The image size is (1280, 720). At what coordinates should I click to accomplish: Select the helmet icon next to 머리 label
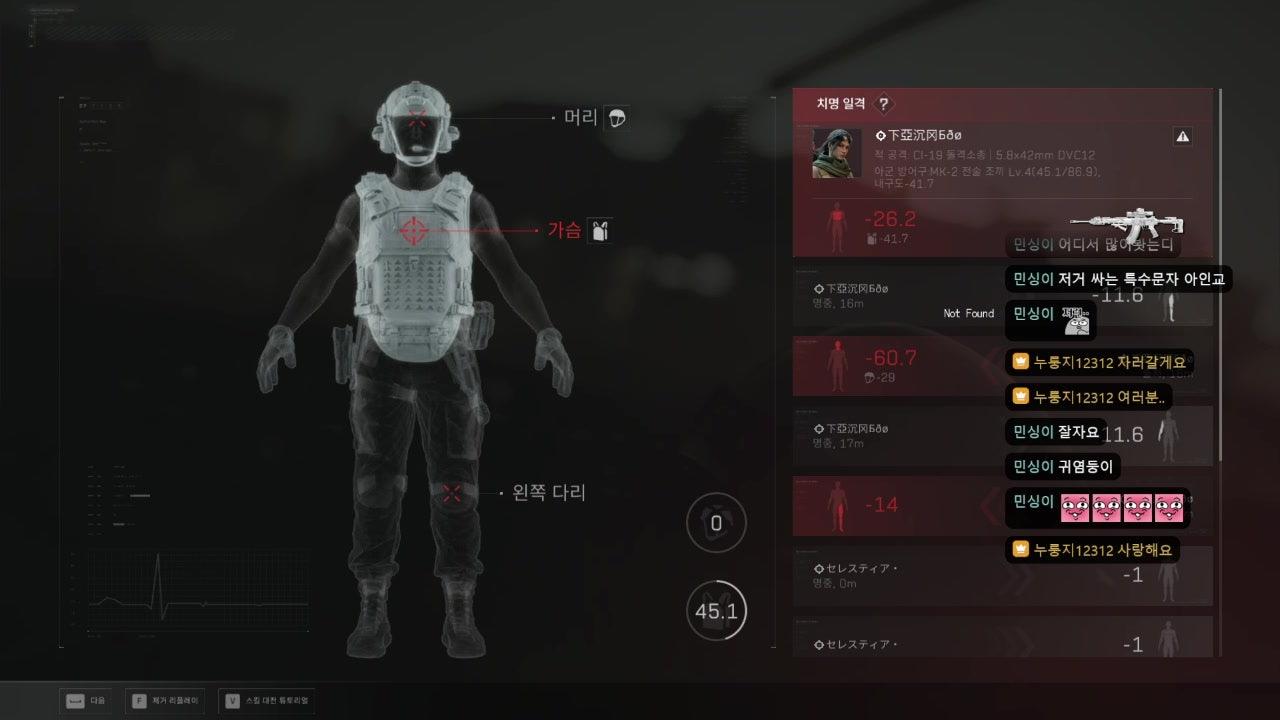pyautogui.click(x=617, y=117)
